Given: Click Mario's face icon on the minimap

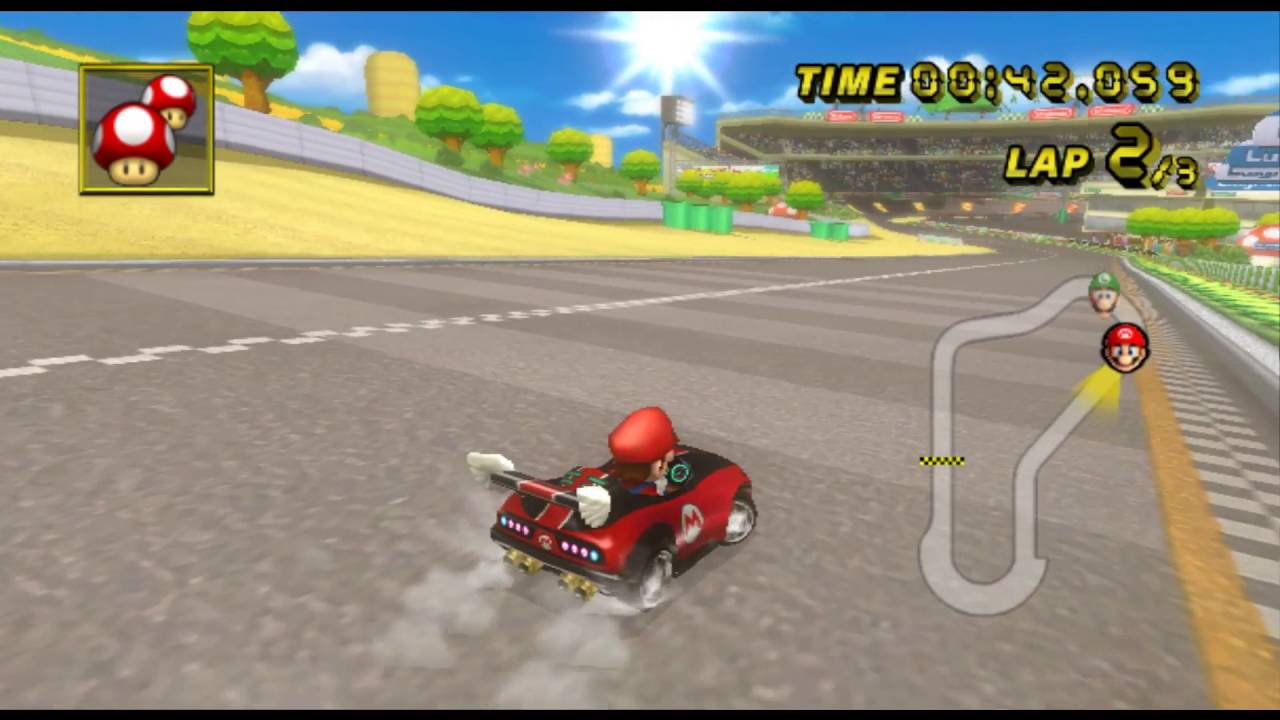Looking at the screenshot, I should pyautogui.click(x=1124, y=348).
